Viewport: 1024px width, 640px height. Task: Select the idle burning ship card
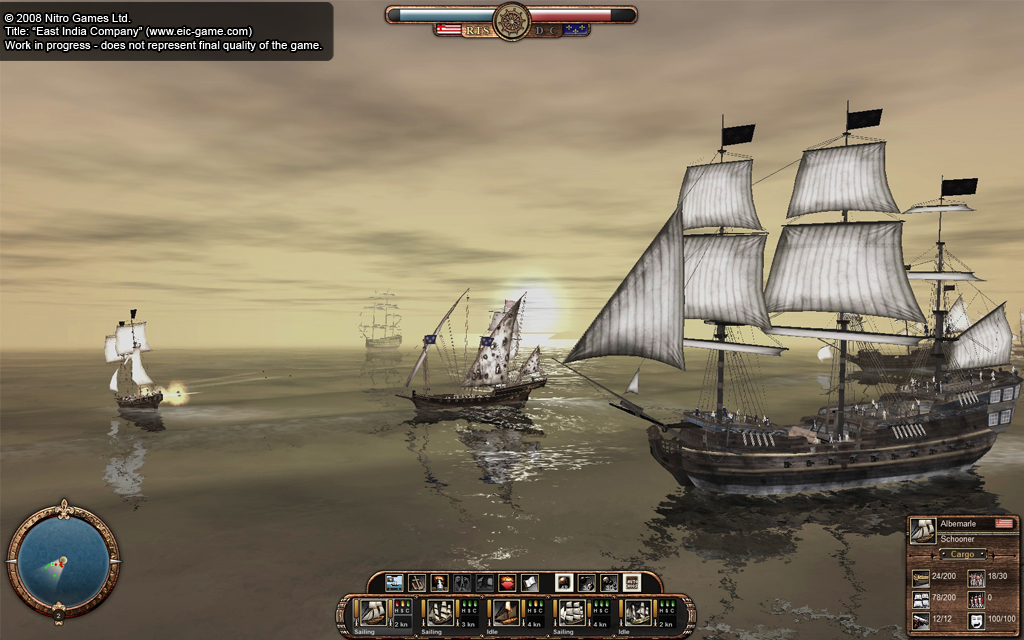coord(506,612)
